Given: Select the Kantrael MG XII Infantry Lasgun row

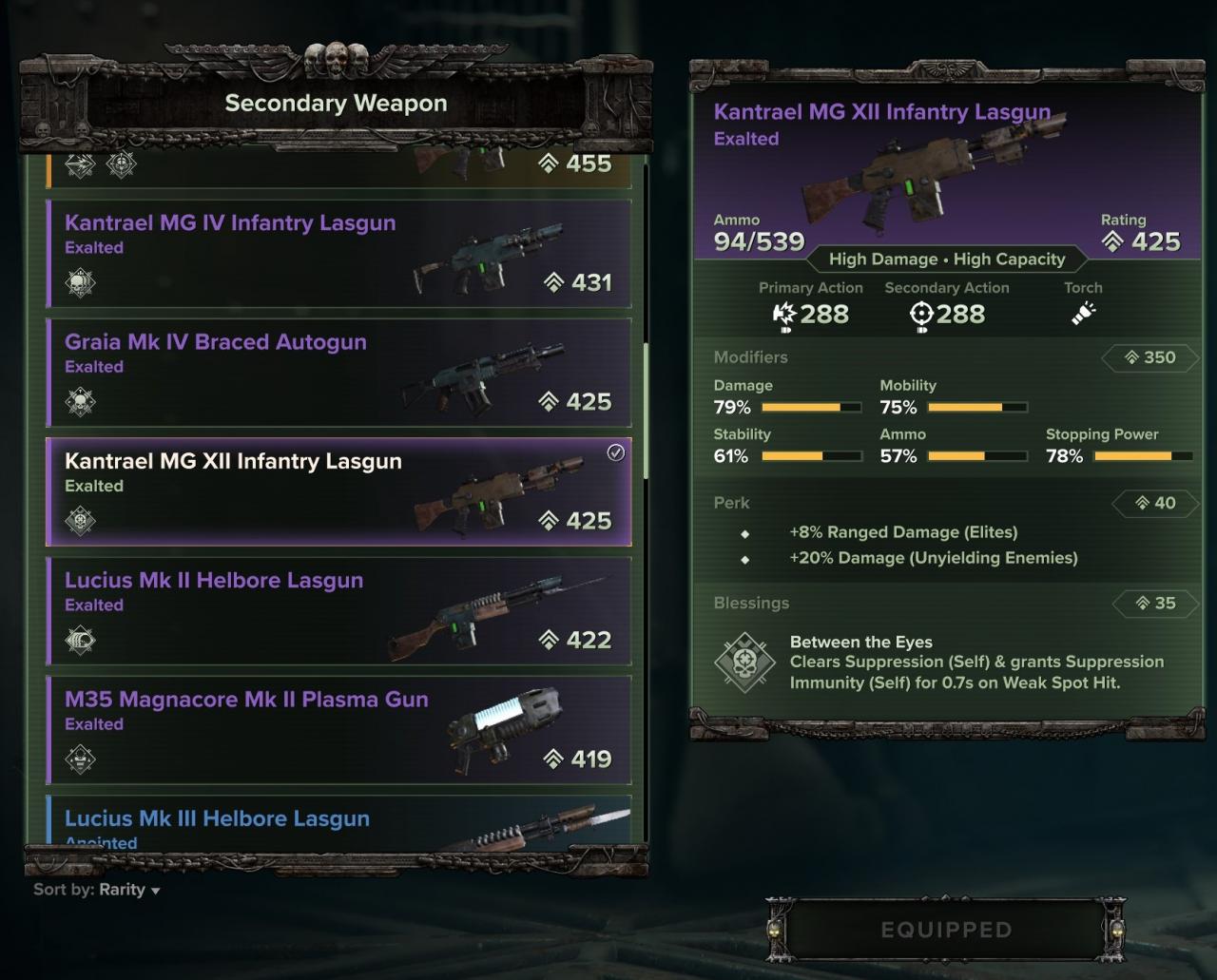Looking at the screenshot, I should [338, 491].
